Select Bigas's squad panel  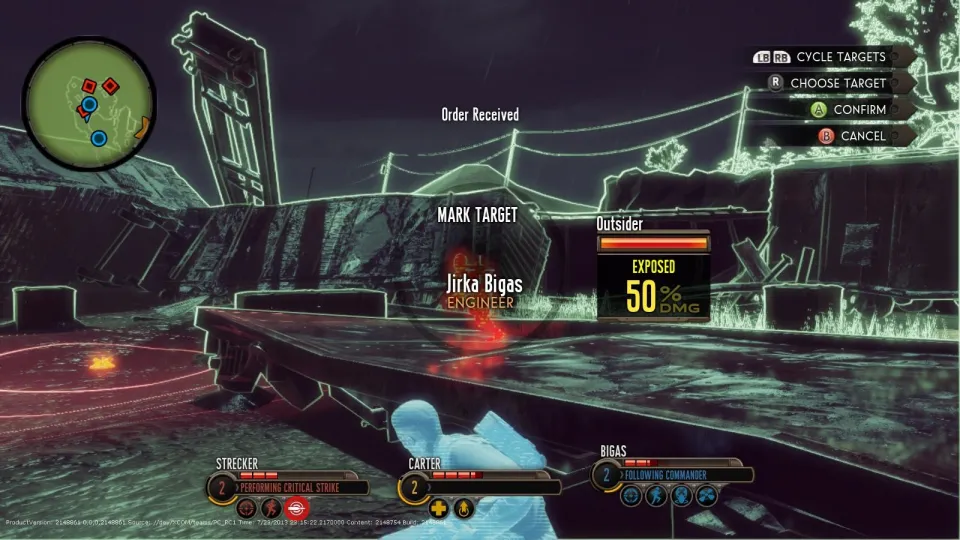pos(670,473)
